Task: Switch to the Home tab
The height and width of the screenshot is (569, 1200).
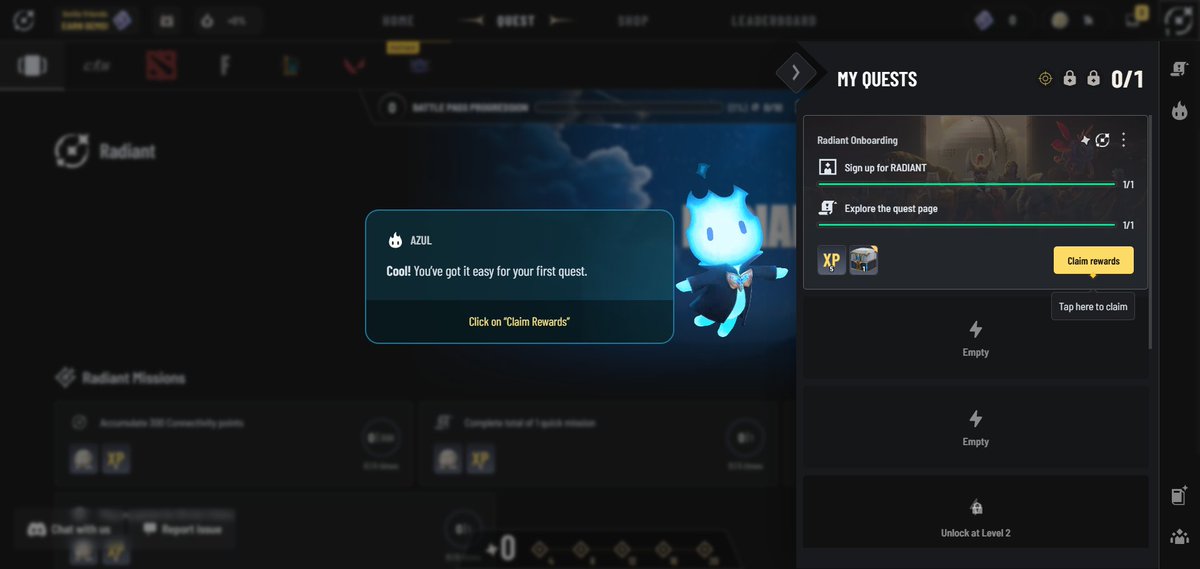Action: click(x=397, y=20)
